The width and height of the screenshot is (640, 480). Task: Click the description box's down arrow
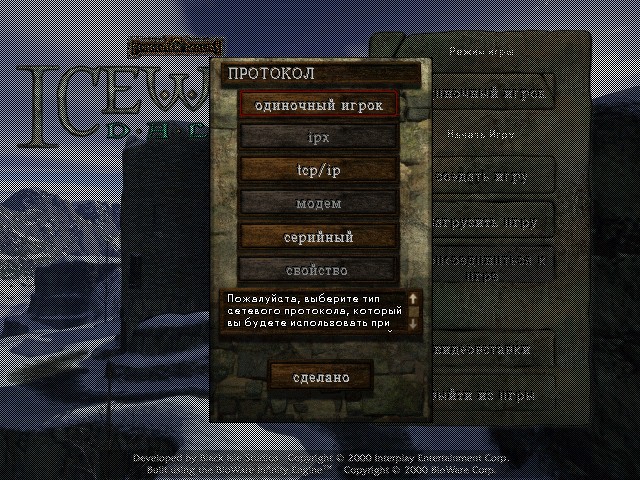click(x=413, y=324)
